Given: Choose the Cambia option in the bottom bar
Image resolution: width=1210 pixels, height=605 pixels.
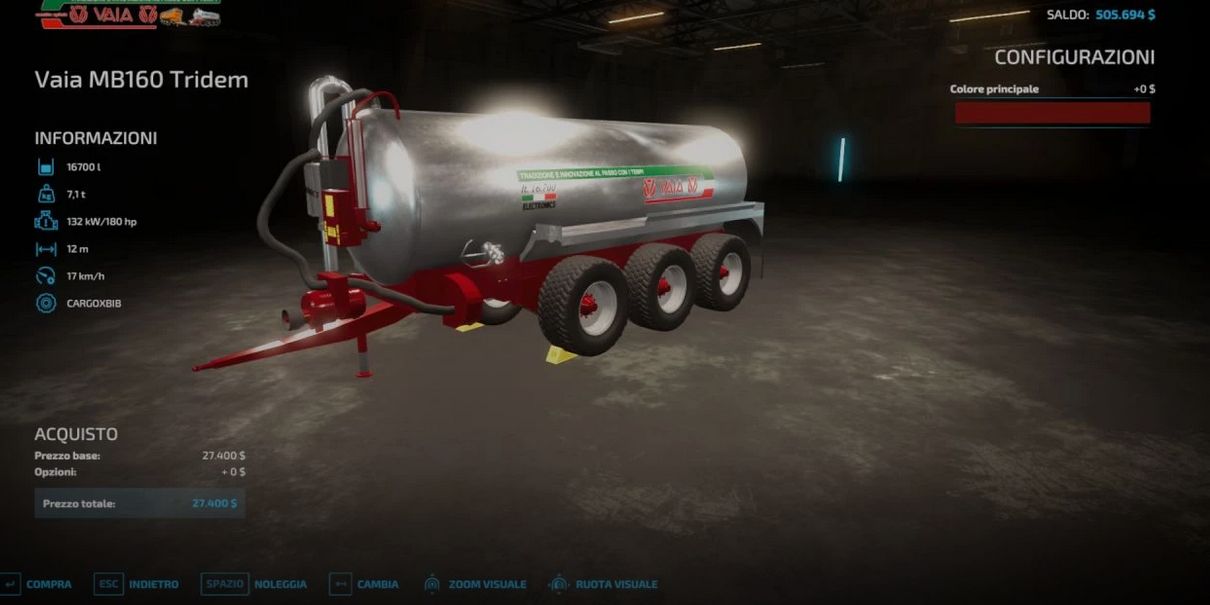Looking at the screenshot, I should 365,584.
